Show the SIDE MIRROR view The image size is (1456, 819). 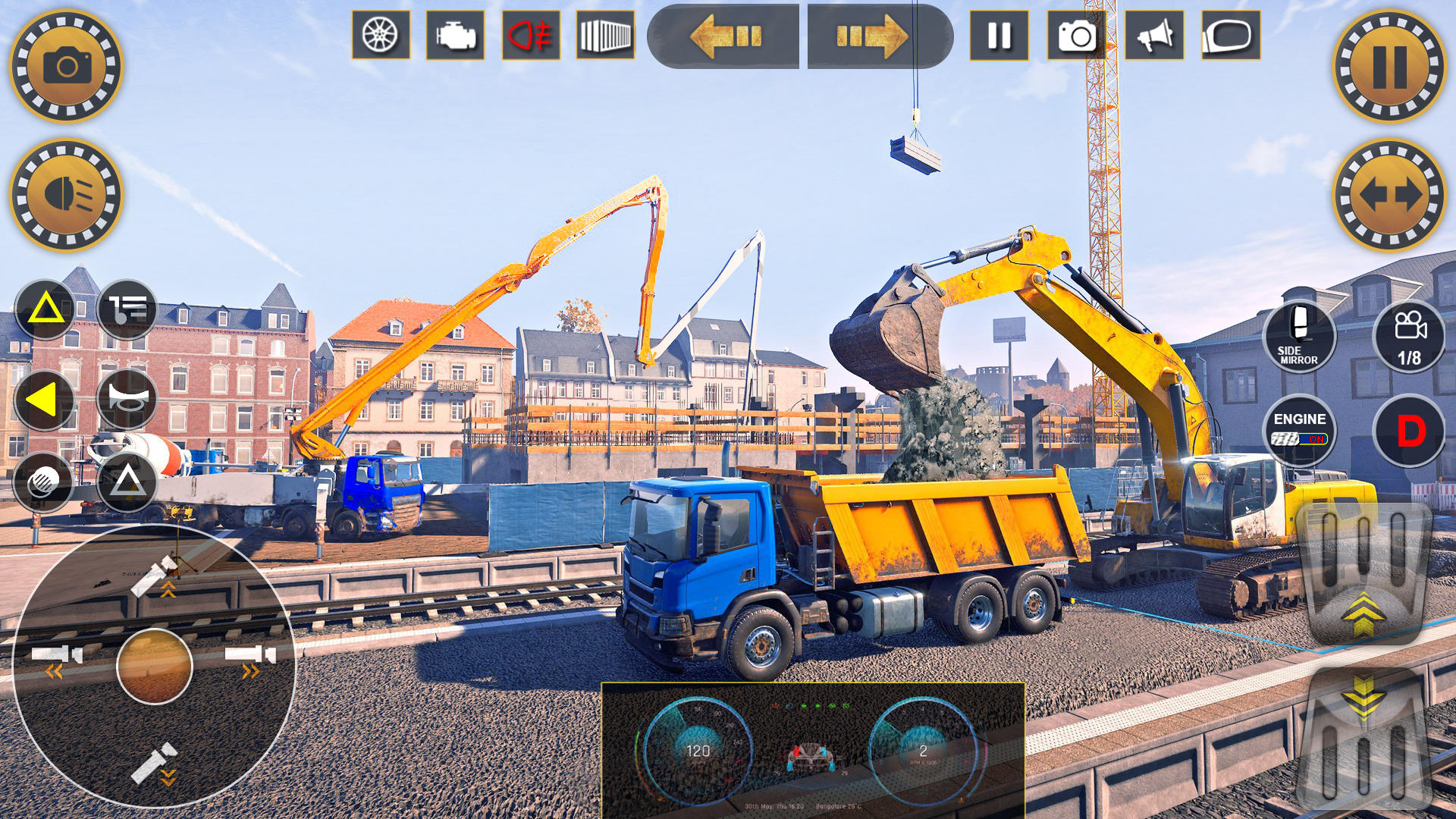(x=1300, y=338)
